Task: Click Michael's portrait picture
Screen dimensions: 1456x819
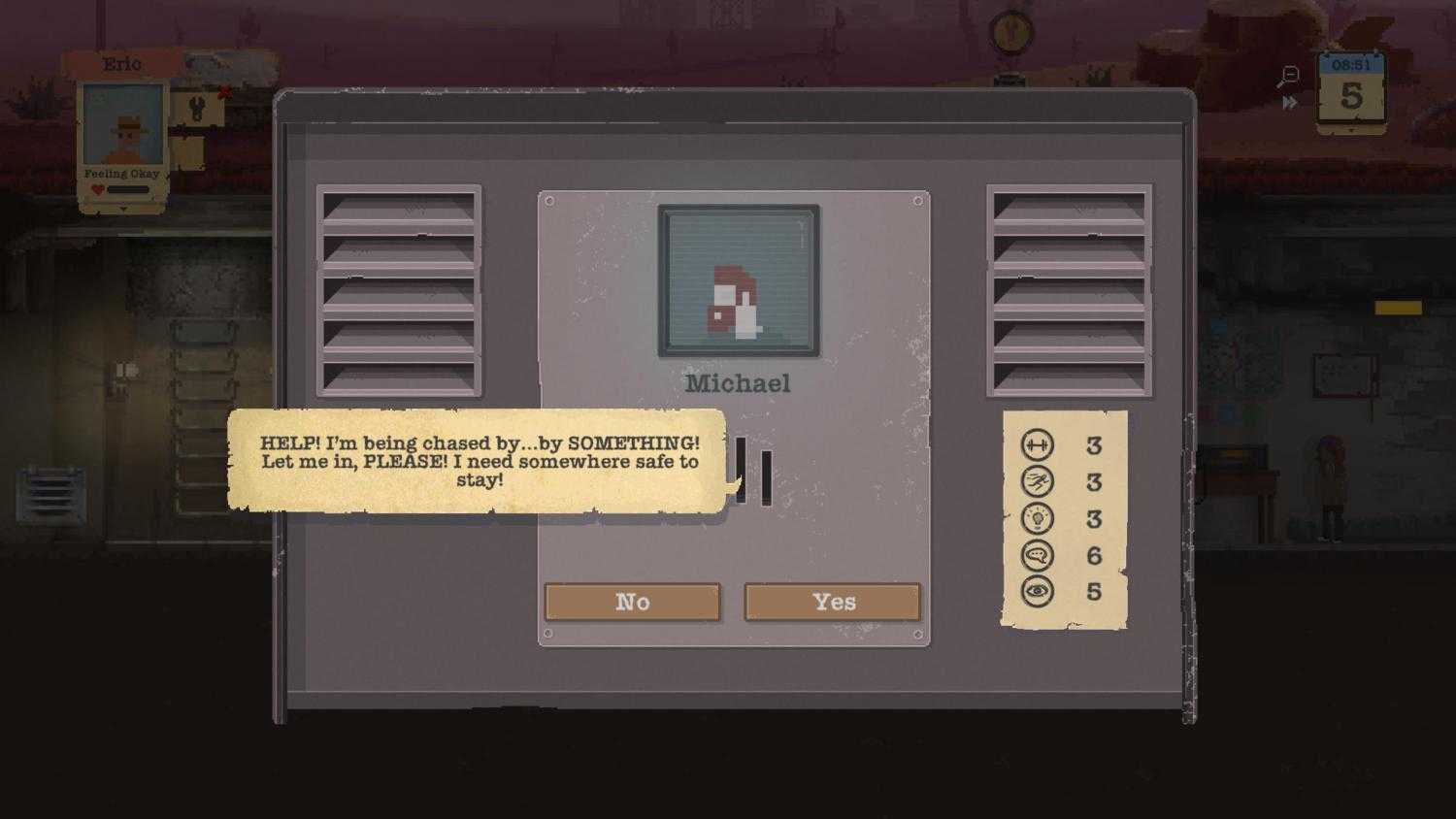Action: click(x=740, y=280)
